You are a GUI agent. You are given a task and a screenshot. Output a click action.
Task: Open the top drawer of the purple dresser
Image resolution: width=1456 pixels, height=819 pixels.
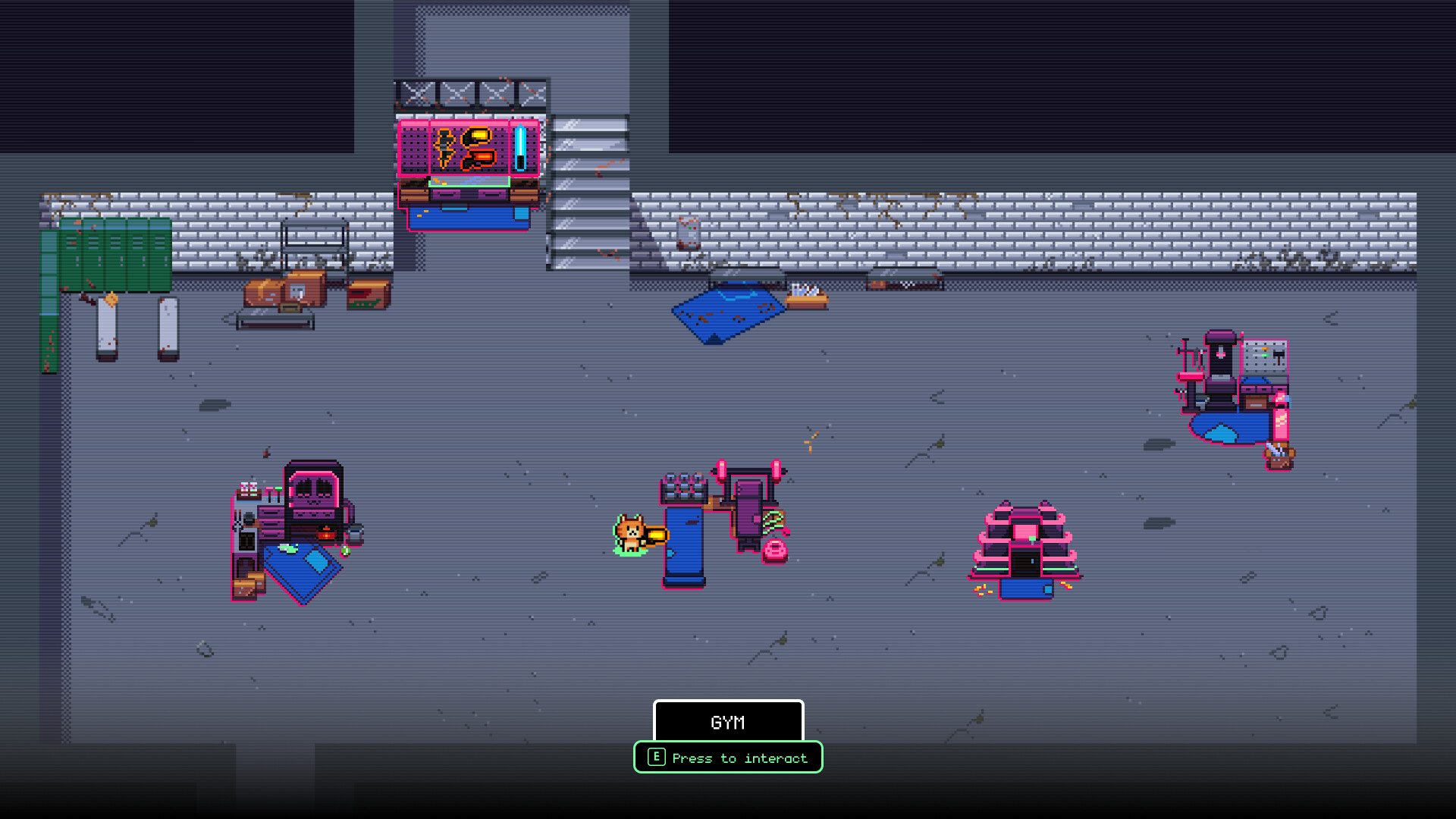click(271, 513)
